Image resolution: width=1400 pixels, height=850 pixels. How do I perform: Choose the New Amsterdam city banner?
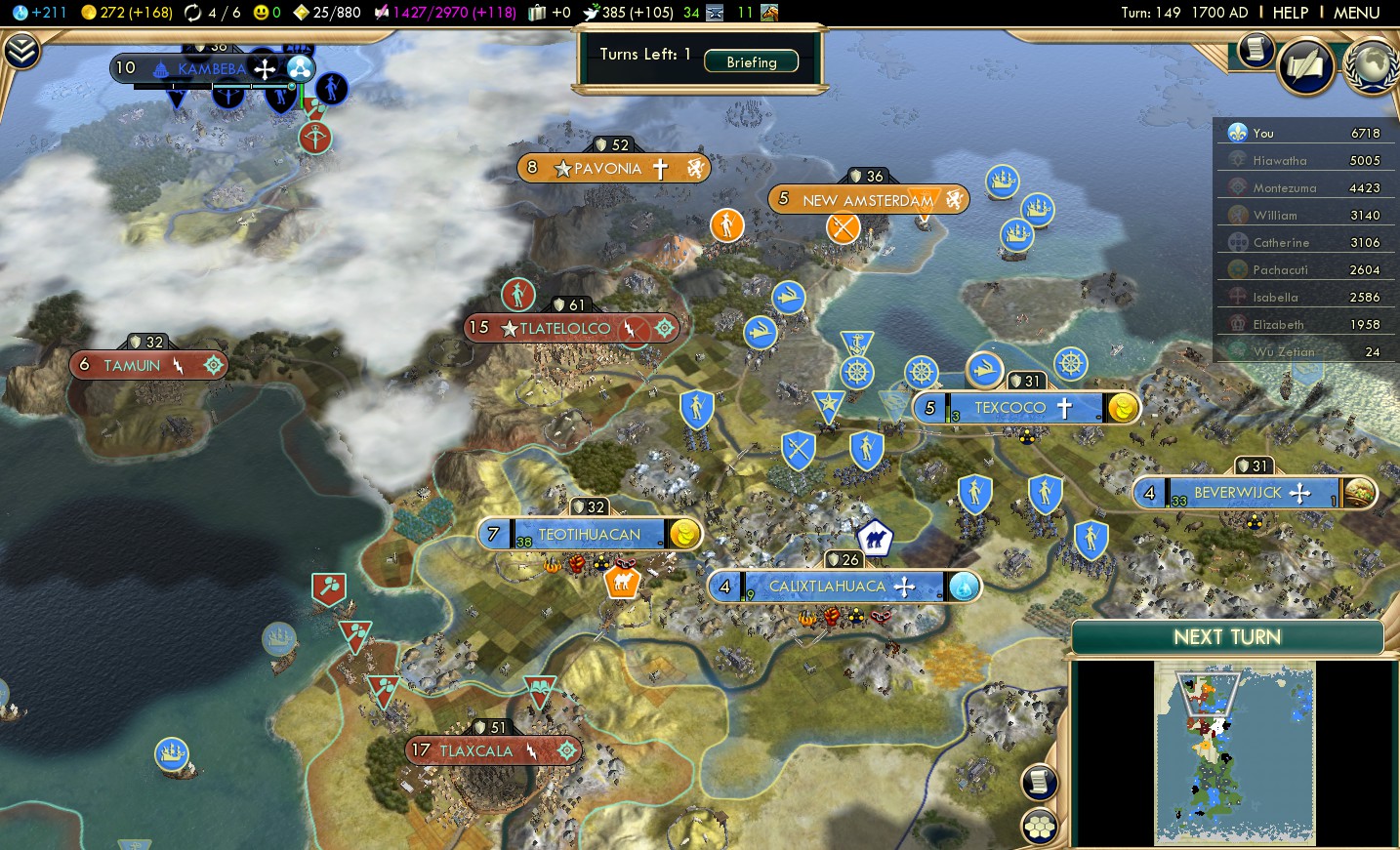(867, 200)
